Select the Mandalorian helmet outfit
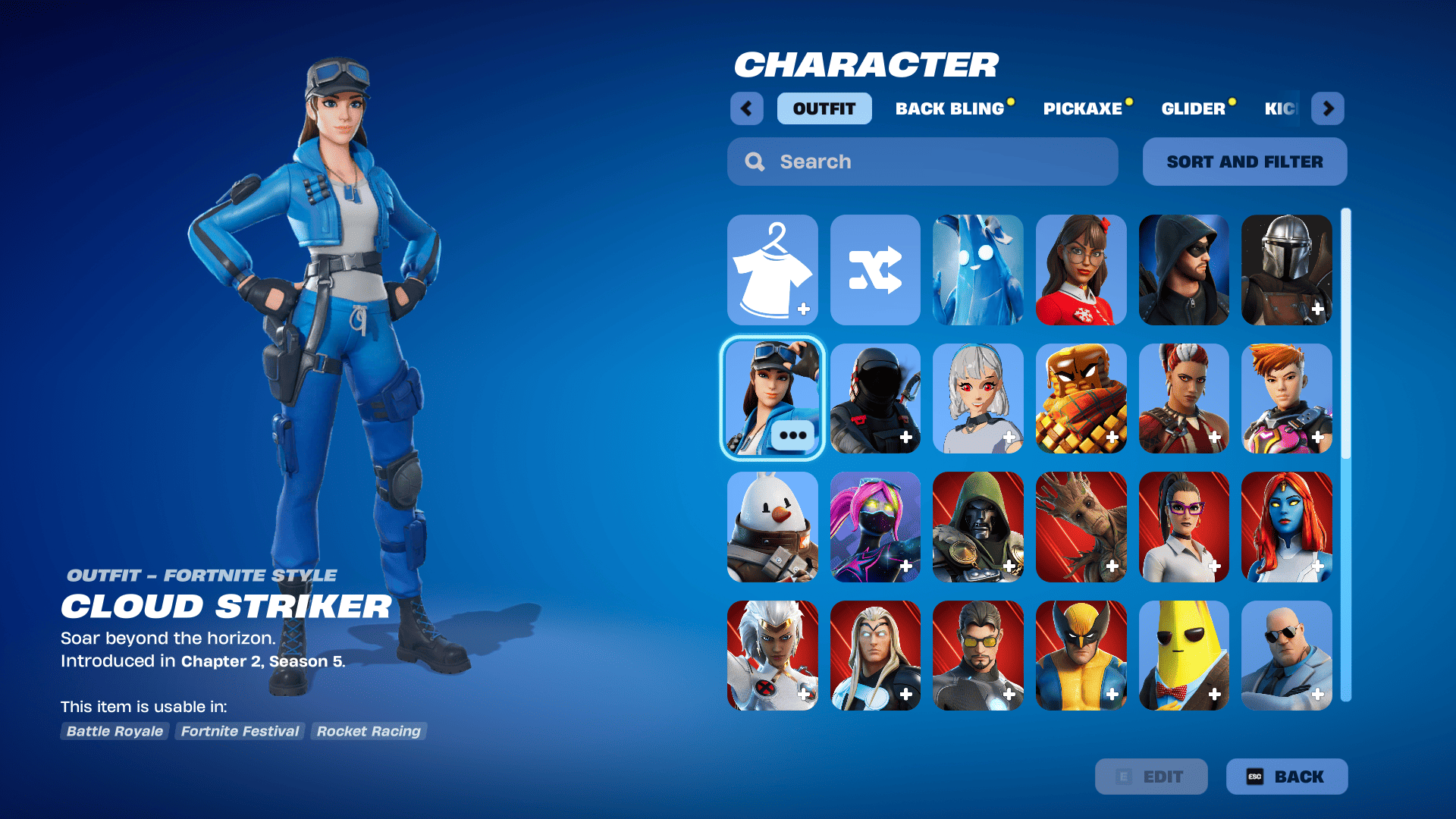The image size is (1456, 819). pos(1286,270)
